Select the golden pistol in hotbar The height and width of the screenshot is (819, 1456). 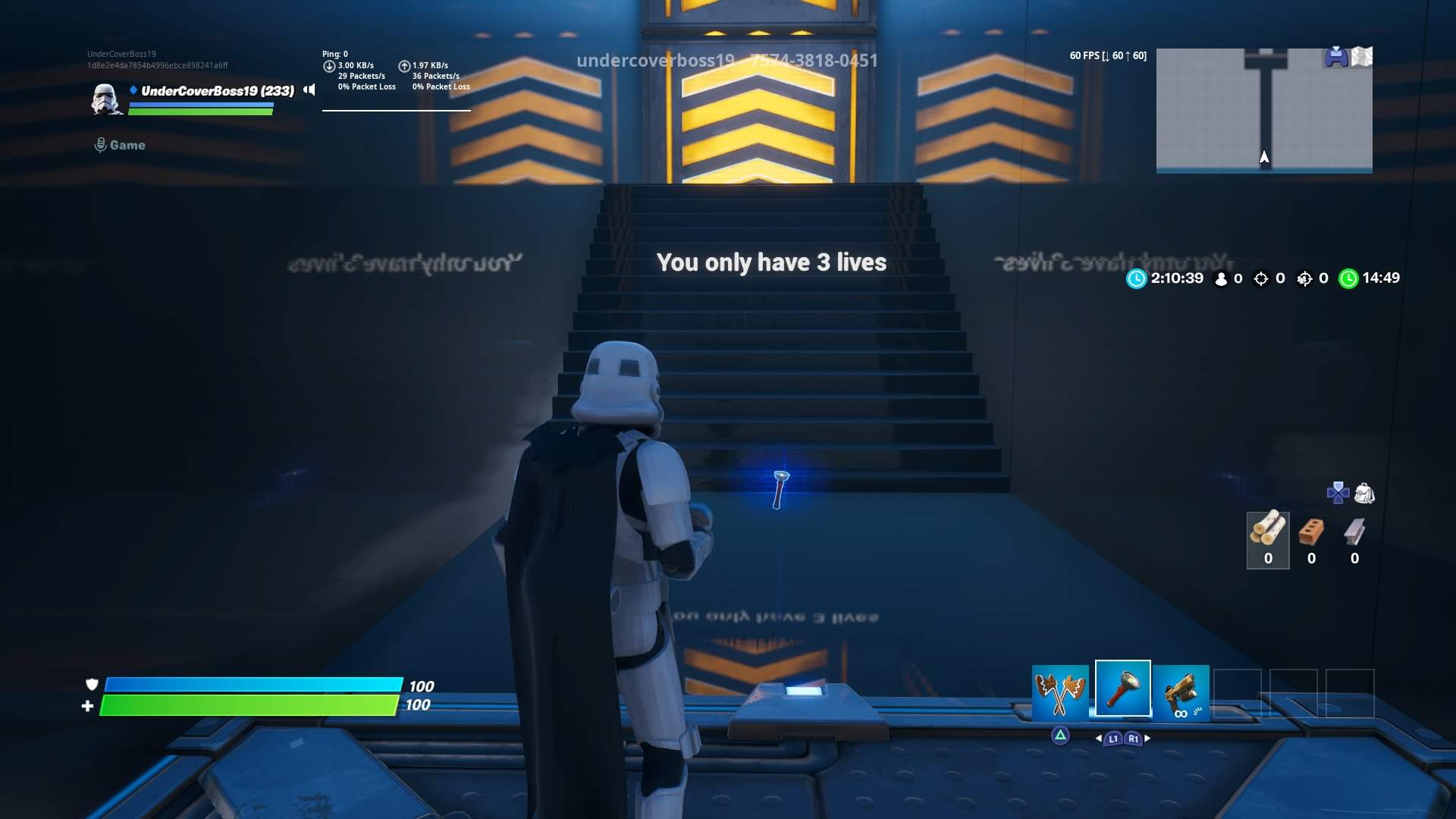(1184, 692)
